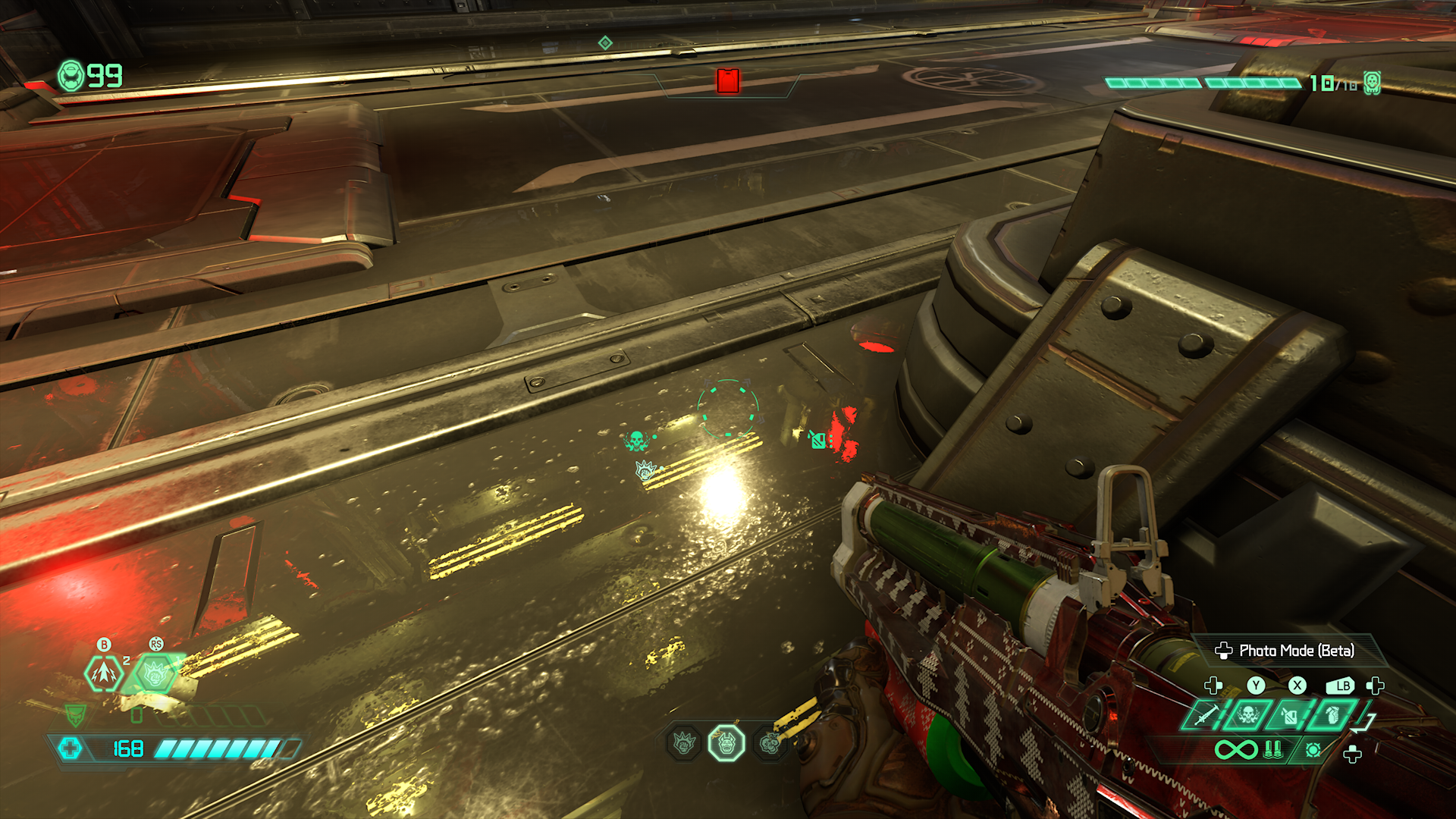Select the chainsaw fuel can slot
Image resolution: width=1456 pixels, height=819 pixels.
coord(1289,714)
